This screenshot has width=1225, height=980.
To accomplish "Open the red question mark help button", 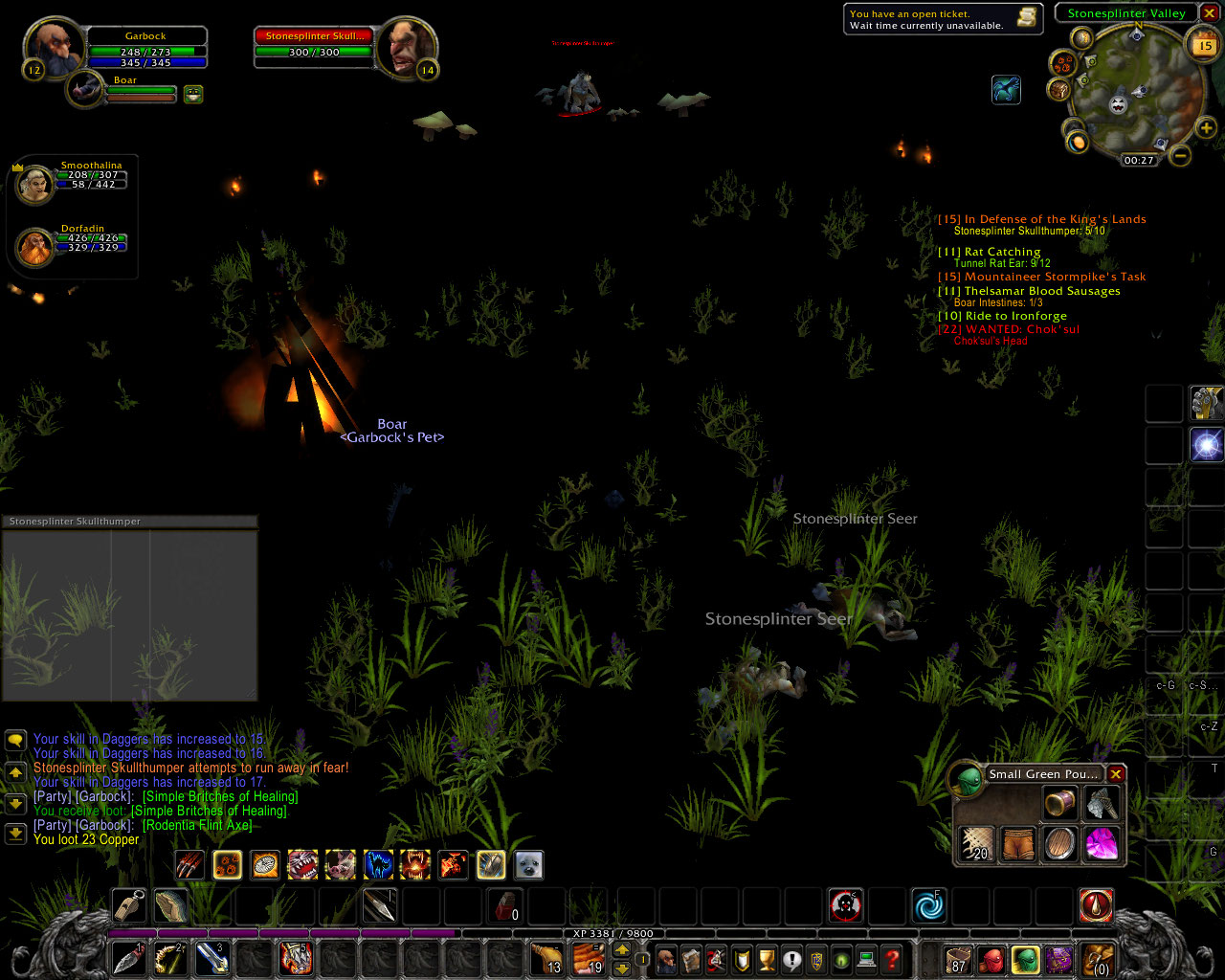I will coord(892,959).
